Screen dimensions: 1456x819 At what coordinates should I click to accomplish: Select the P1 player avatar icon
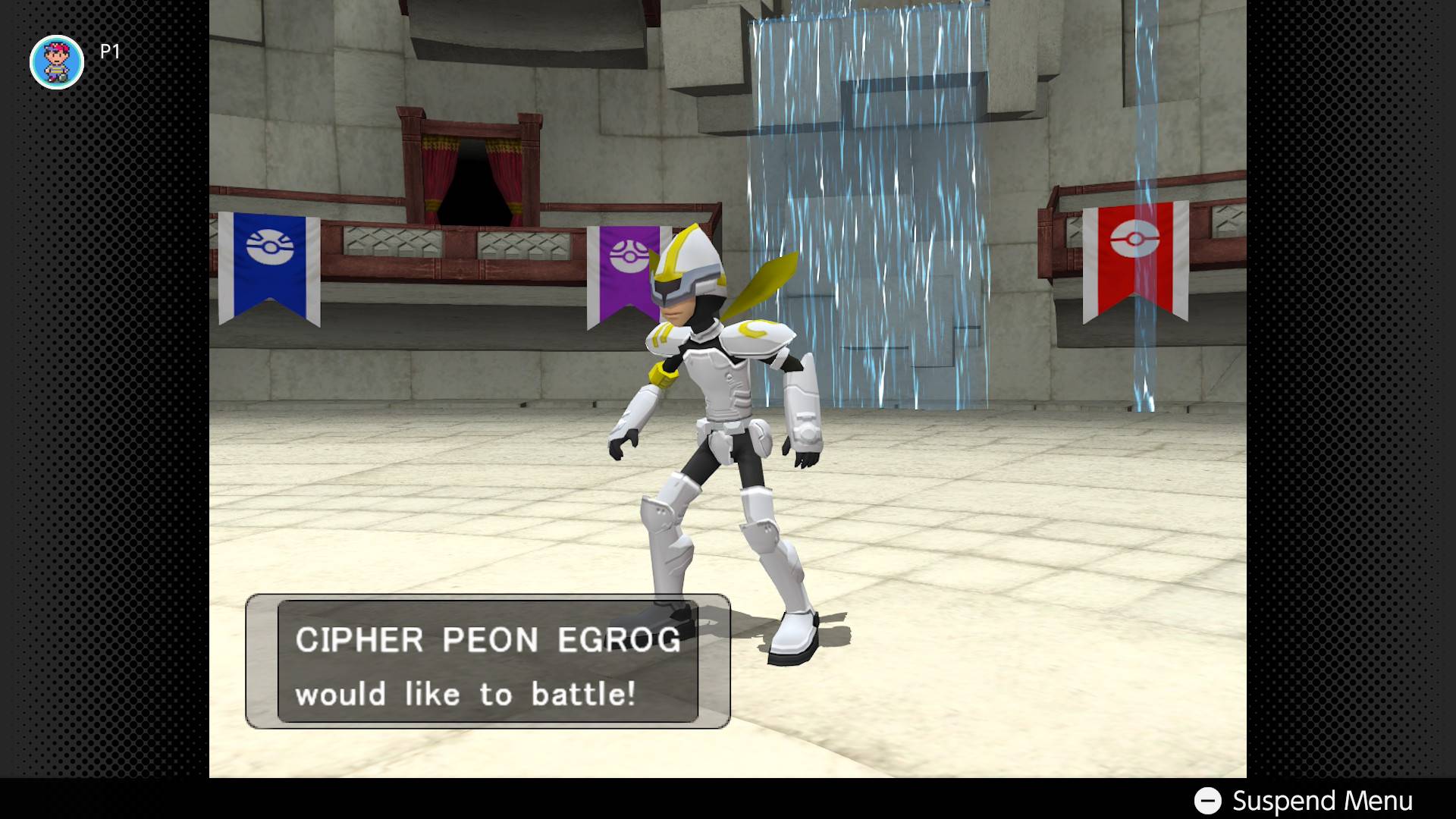click(x=57, y=62)
